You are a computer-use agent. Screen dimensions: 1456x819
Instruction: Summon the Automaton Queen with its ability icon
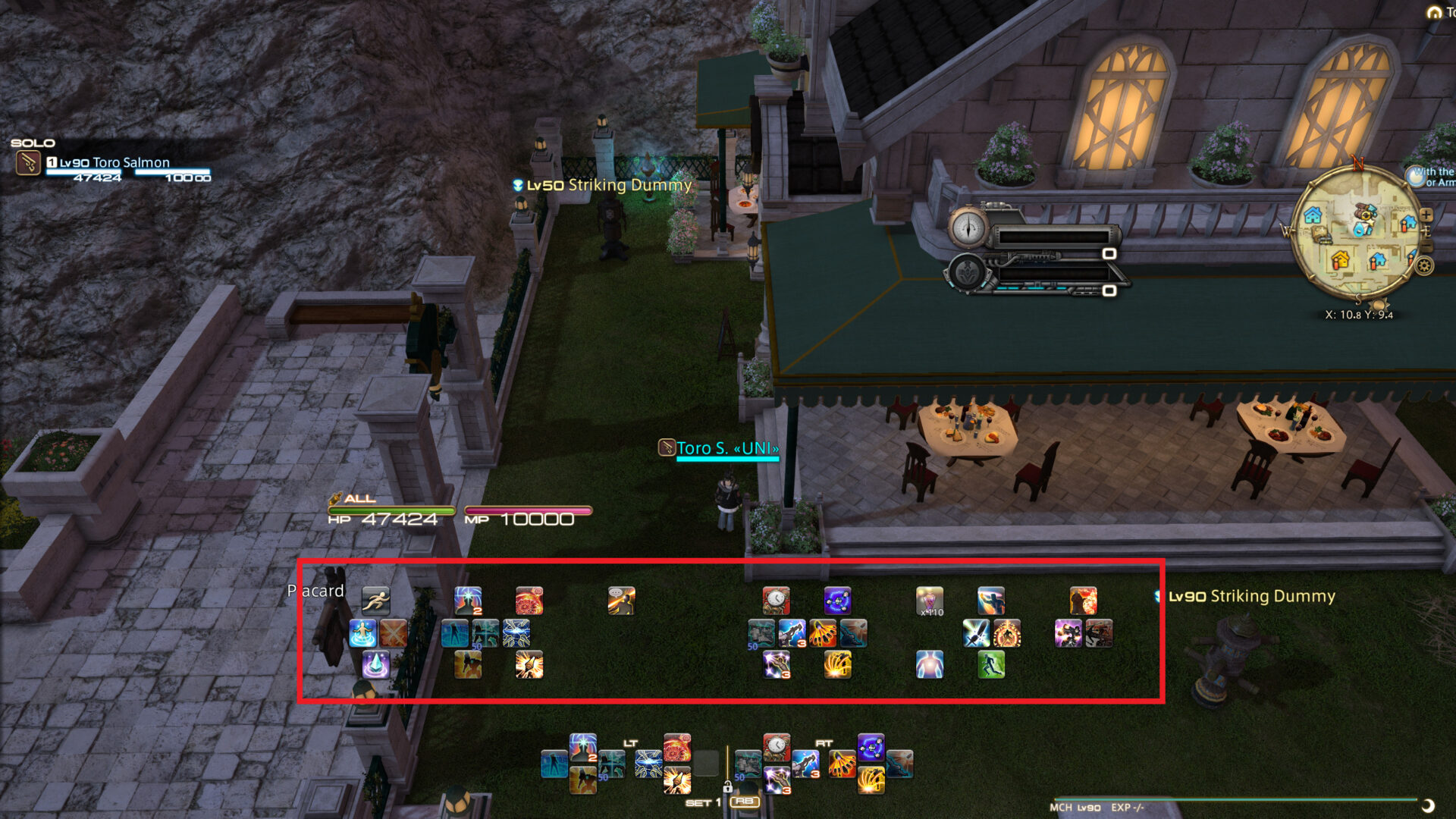tap(837, 601)
